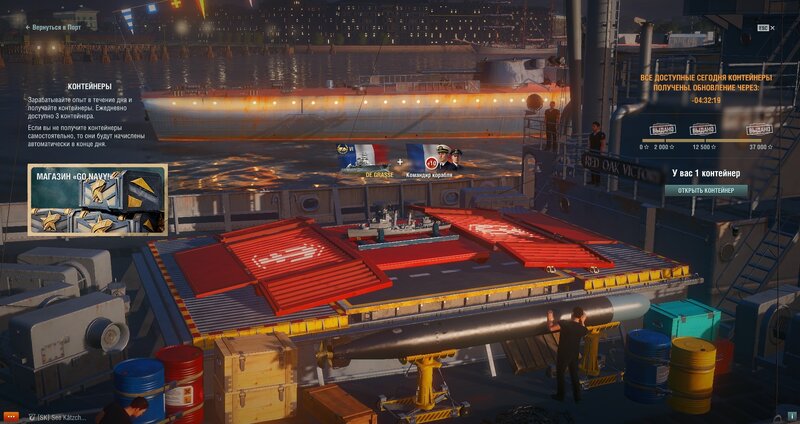This screenshot has width=800, height=424.
Task: Click the 37 000 container milestone stamp
Action: point(760,130)
